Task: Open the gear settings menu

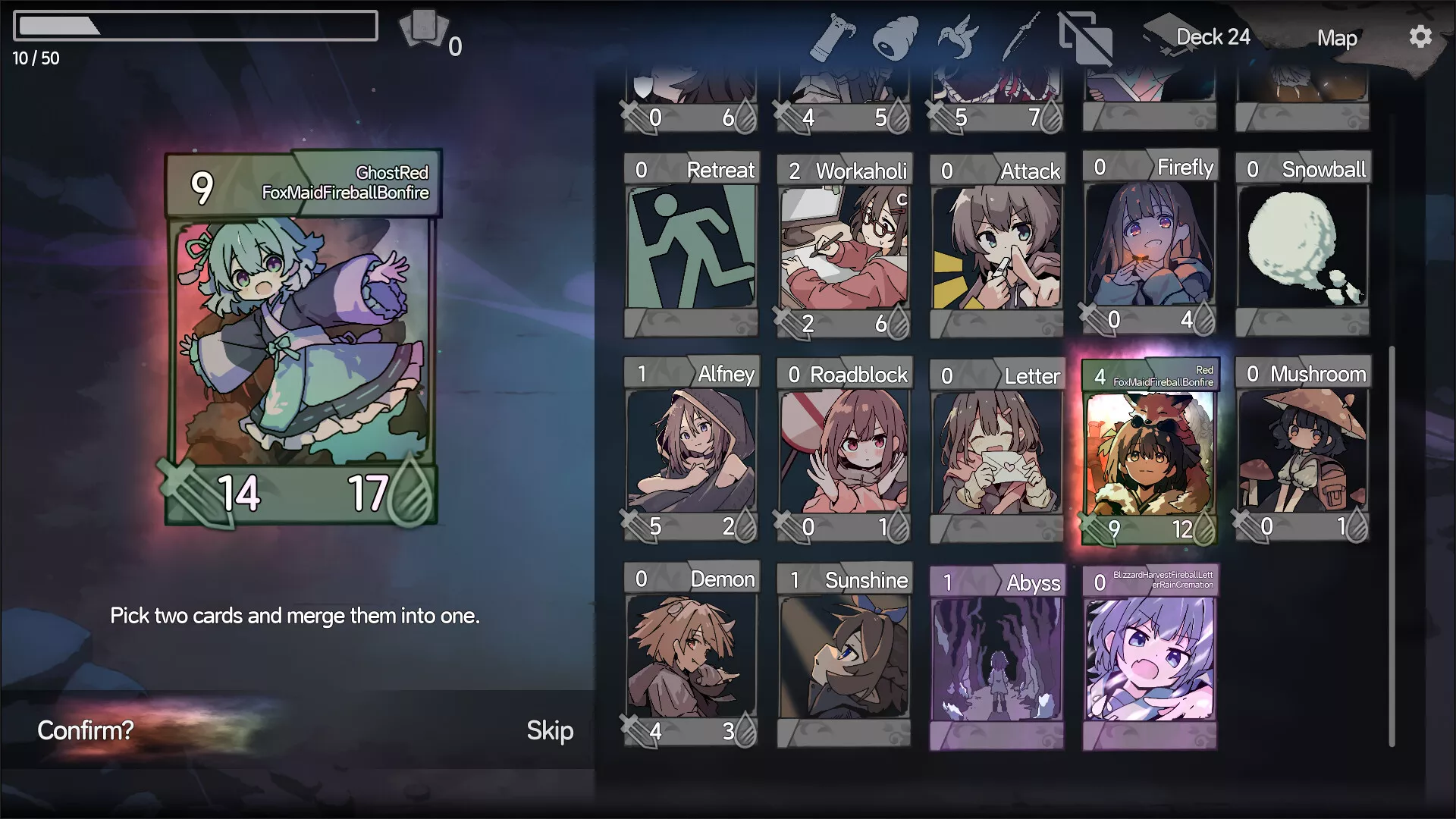Action: 1420,37
